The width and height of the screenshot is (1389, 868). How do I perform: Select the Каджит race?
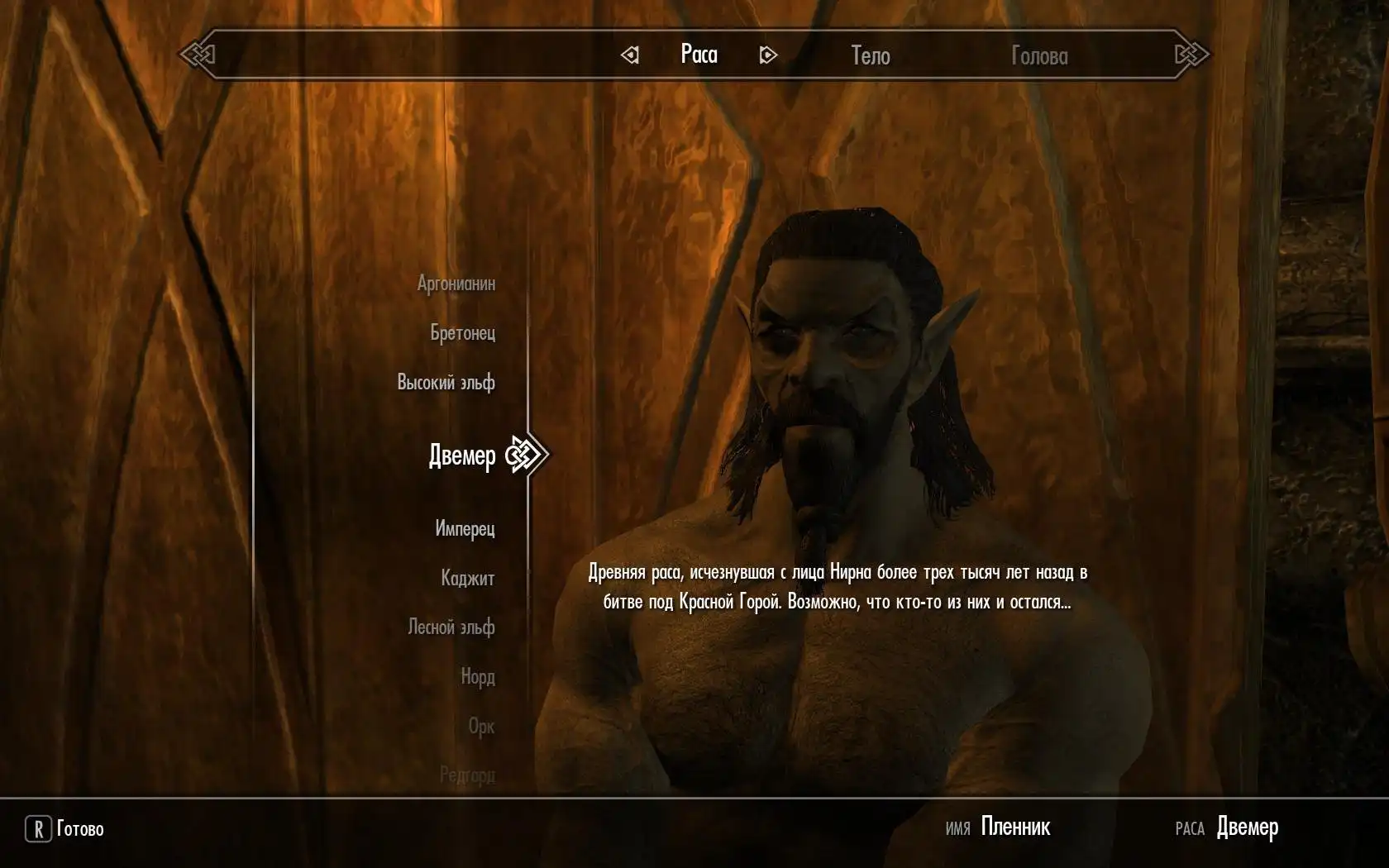click(x=467, y=578)
